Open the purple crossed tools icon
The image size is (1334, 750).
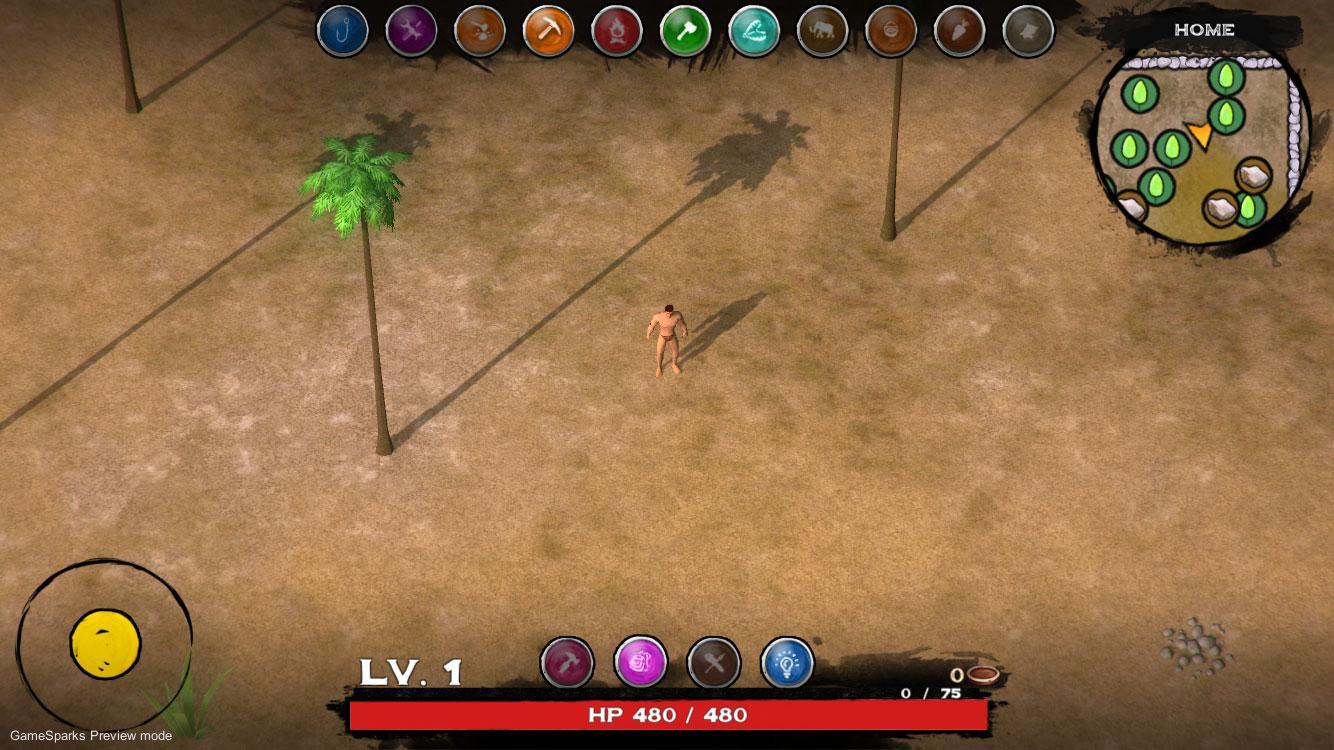pos(411,31)
